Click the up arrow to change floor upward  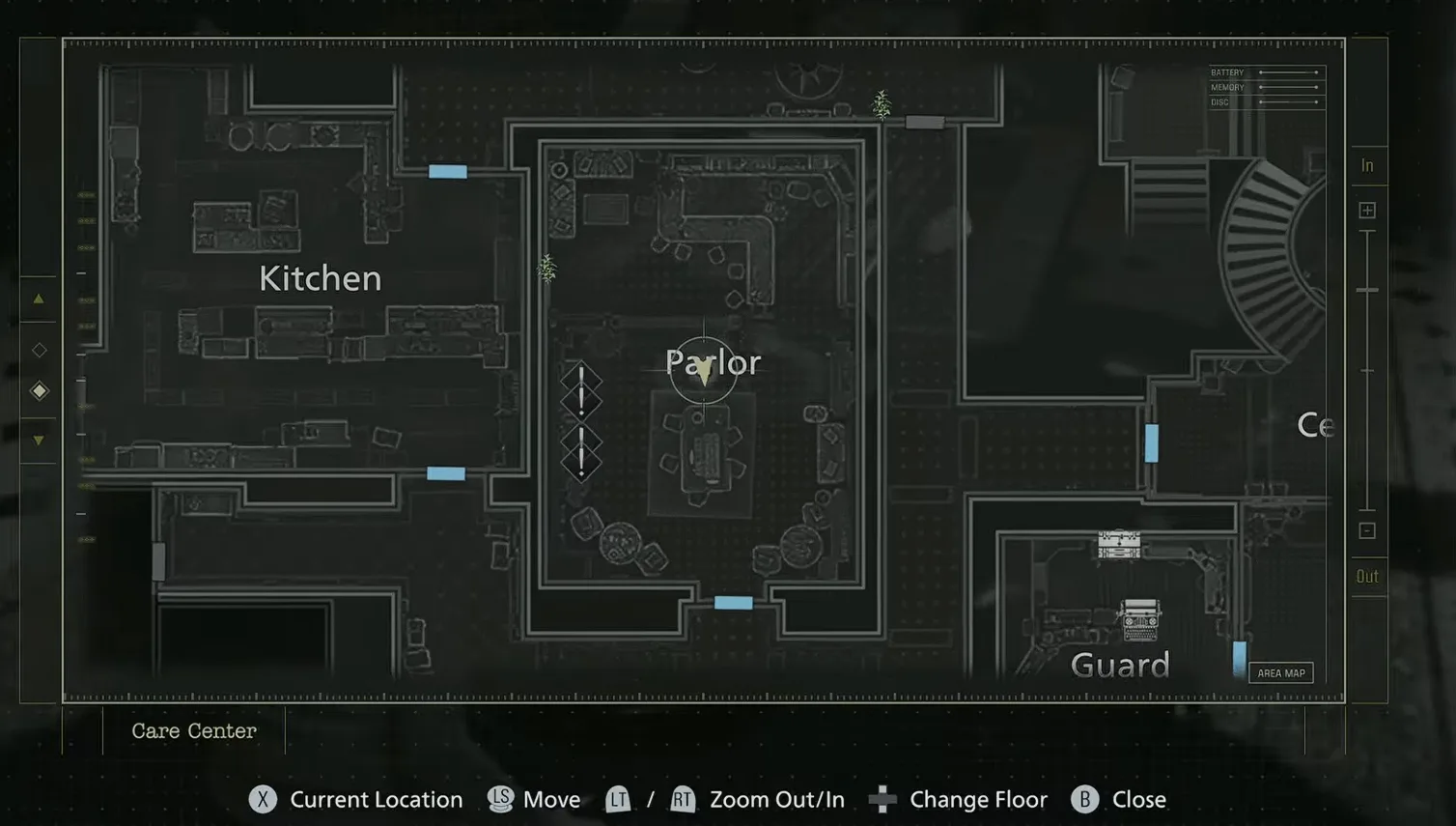point(39,298)
